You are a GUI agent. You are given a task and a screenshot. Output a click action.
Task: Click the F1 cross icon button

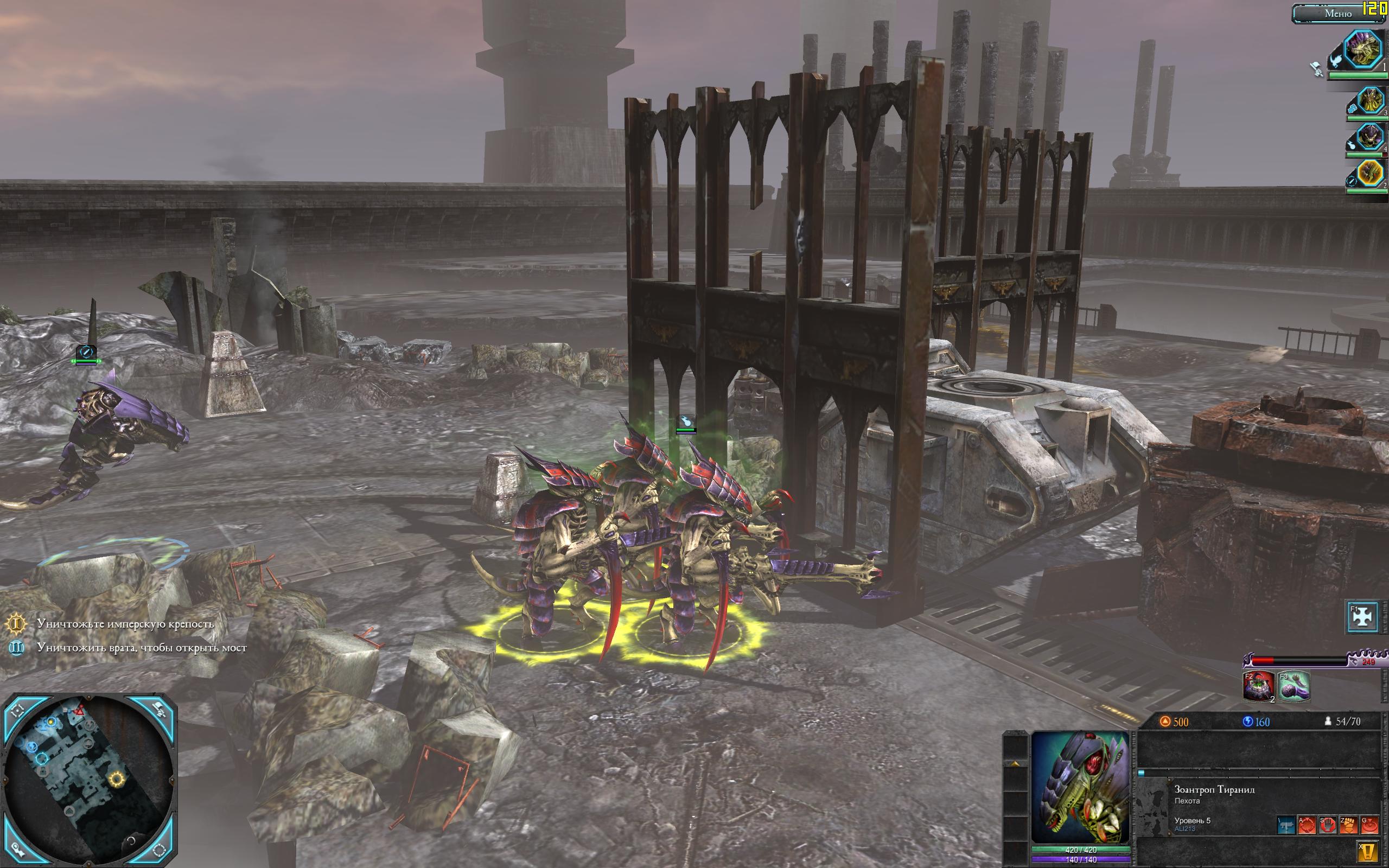[x=1362, y=617]
